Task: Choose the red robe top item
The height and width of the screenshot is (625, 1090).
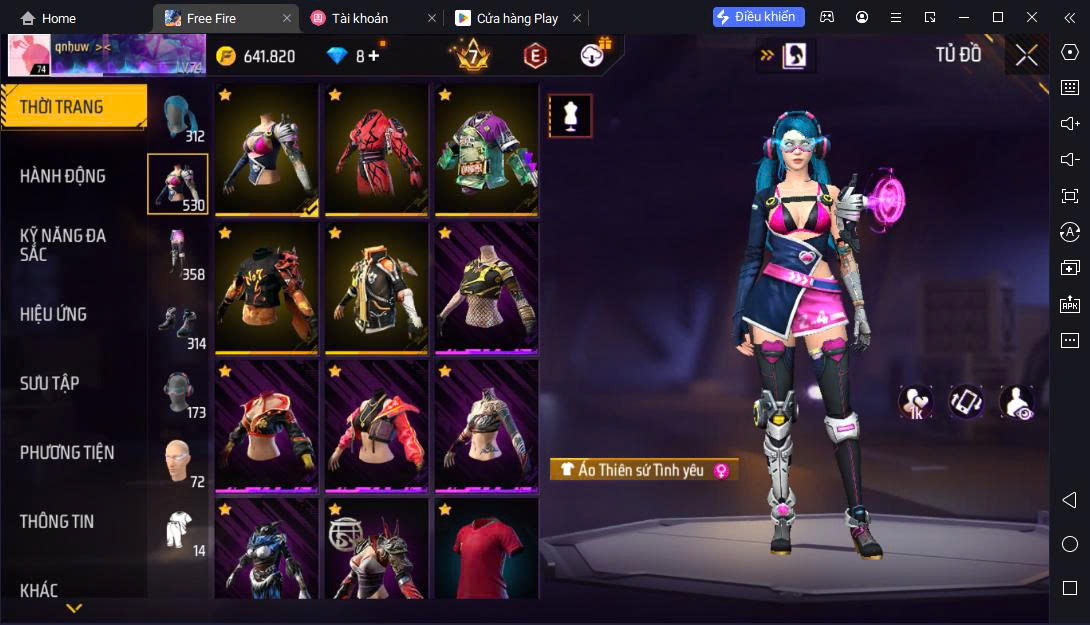Action: coord(376,150)
